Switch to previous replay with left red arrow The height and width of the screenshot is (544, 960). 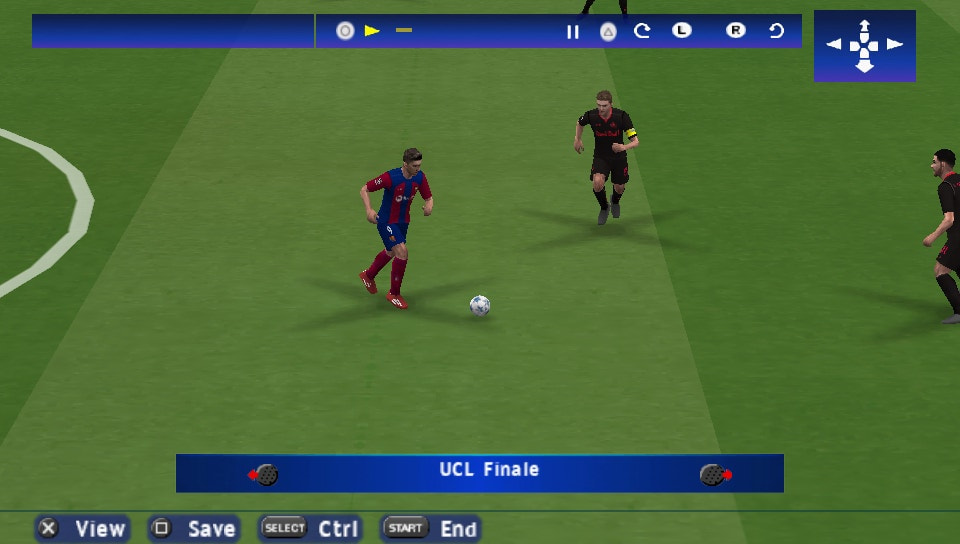[x=263, y=474]
